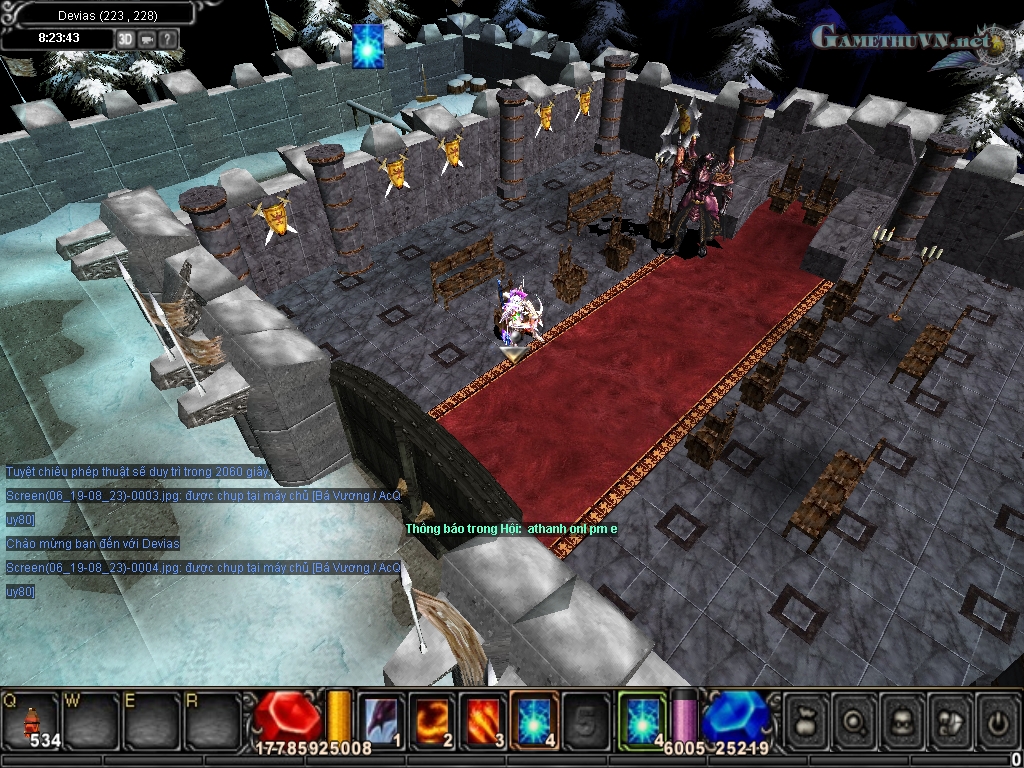Click the green-framed current skill icon
Viewport: 1024px width, 768px height.
coord(642,719)
